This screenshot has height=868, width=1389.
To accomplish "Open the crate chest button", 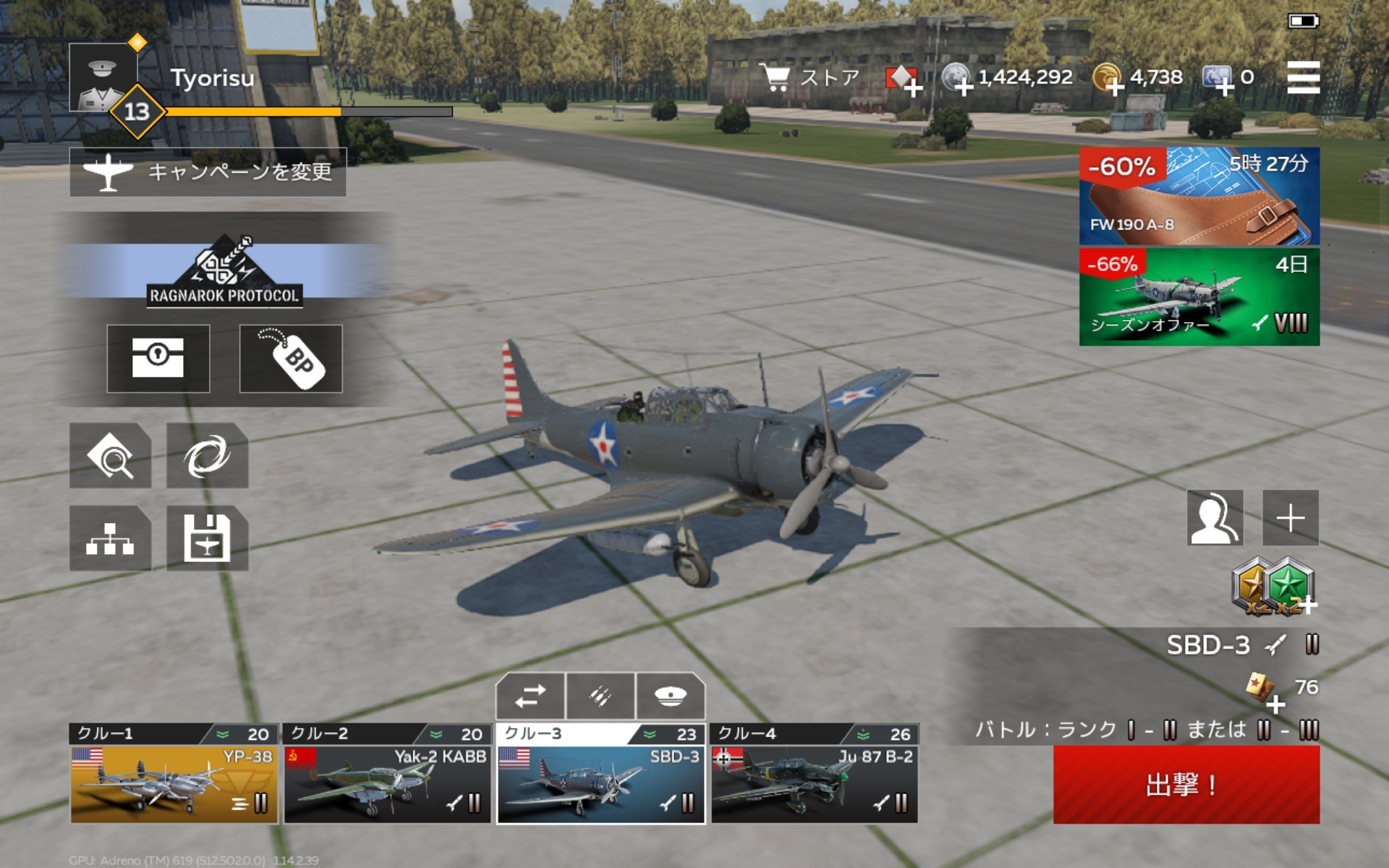I will [x=158, y=359].
